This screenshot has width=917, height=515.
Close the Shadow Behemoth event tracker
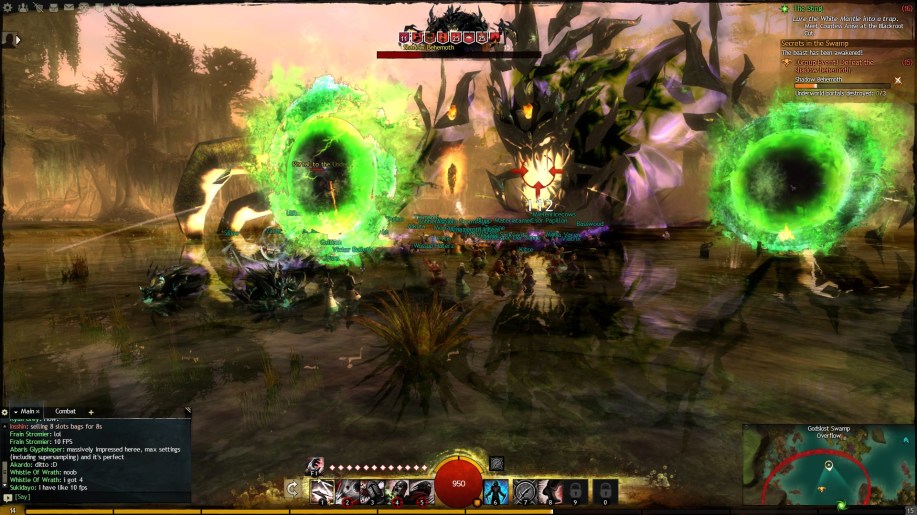tap(897, 80)
